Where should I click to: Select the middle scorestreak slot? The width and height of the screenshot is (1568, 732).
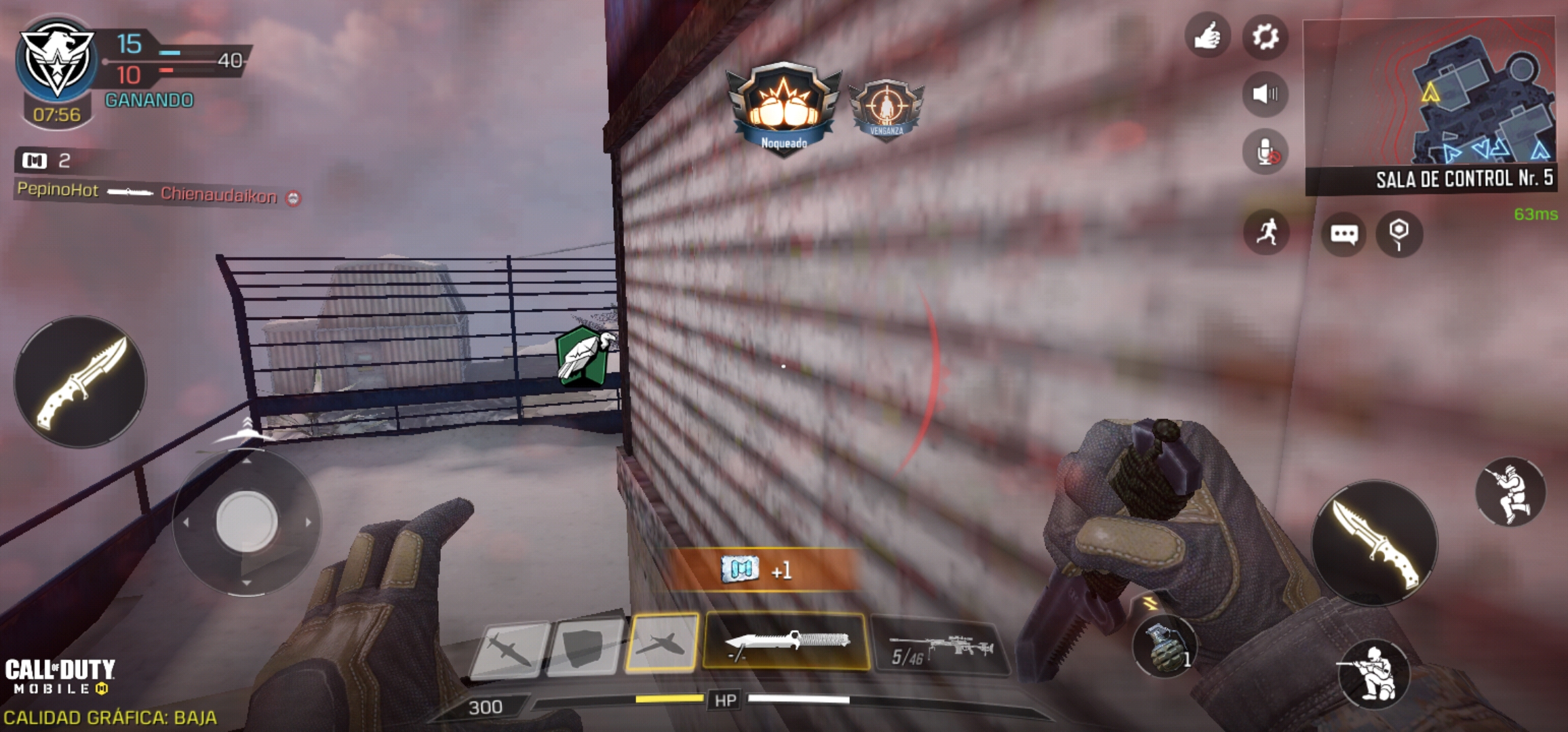(x=585, y=647)
